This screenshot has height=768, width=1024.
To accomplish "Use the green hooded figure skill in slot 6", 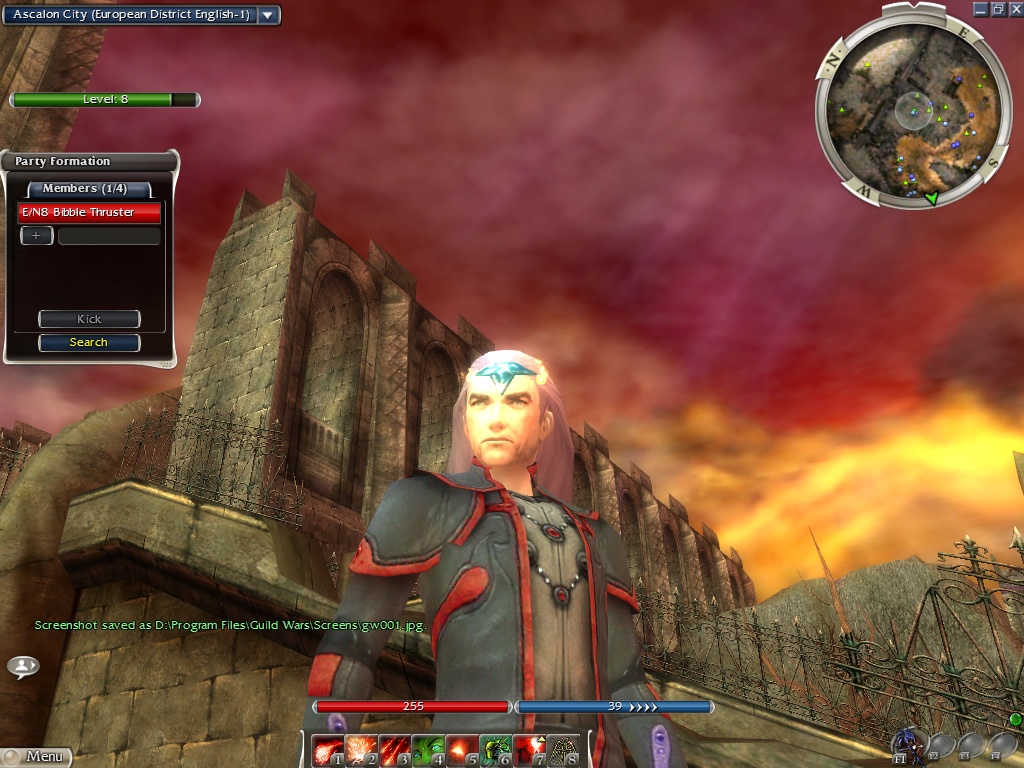I will pyautogui.click(x=496, y=750).
